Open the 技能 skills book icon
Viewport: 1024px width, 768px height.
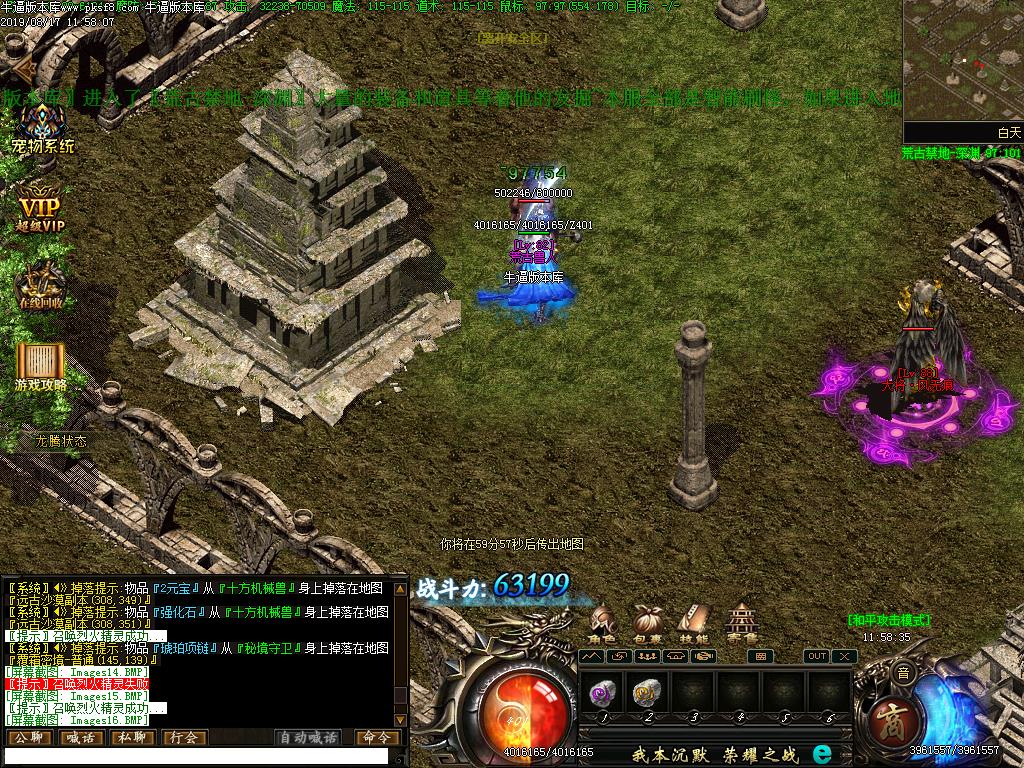[693, 622]
